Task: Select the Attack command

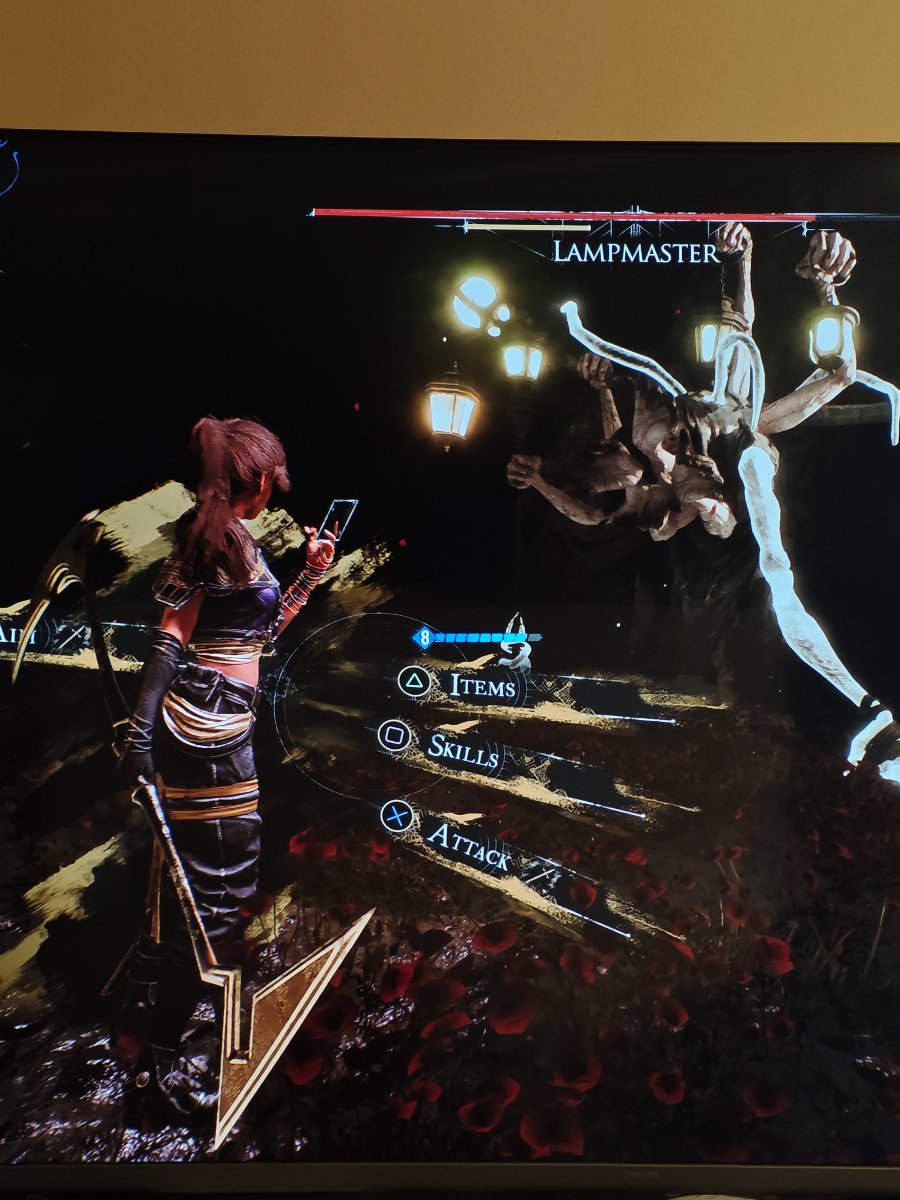Action: tap(468, 845)
